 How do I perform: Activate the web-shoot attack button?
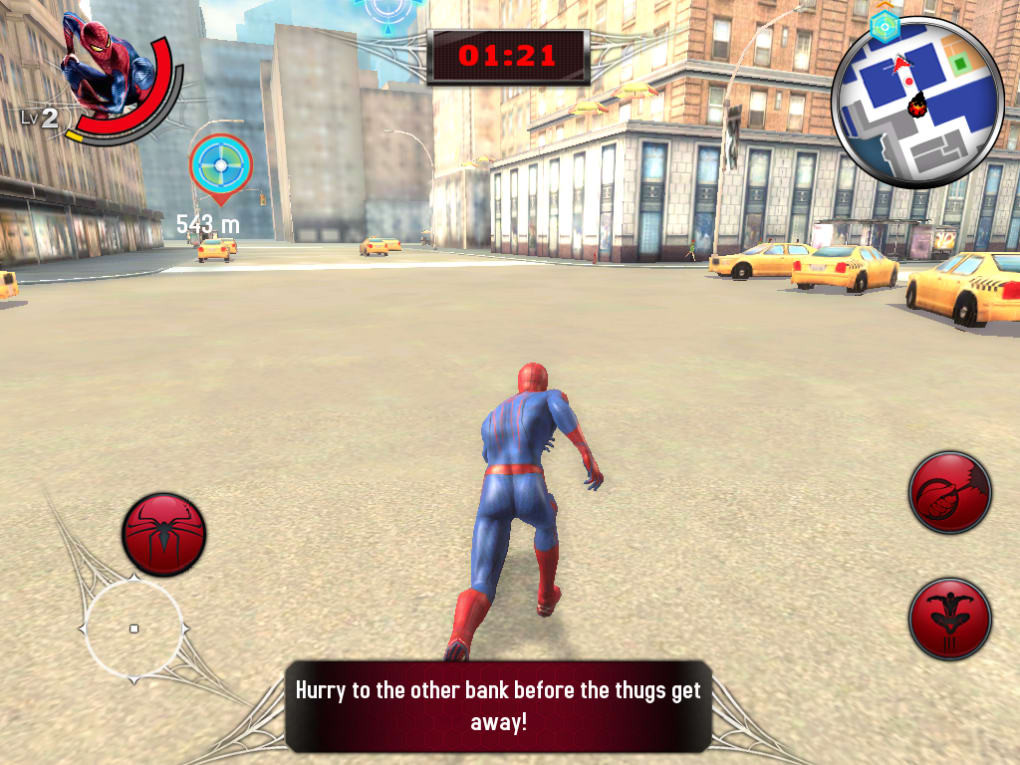pos(949,492)
